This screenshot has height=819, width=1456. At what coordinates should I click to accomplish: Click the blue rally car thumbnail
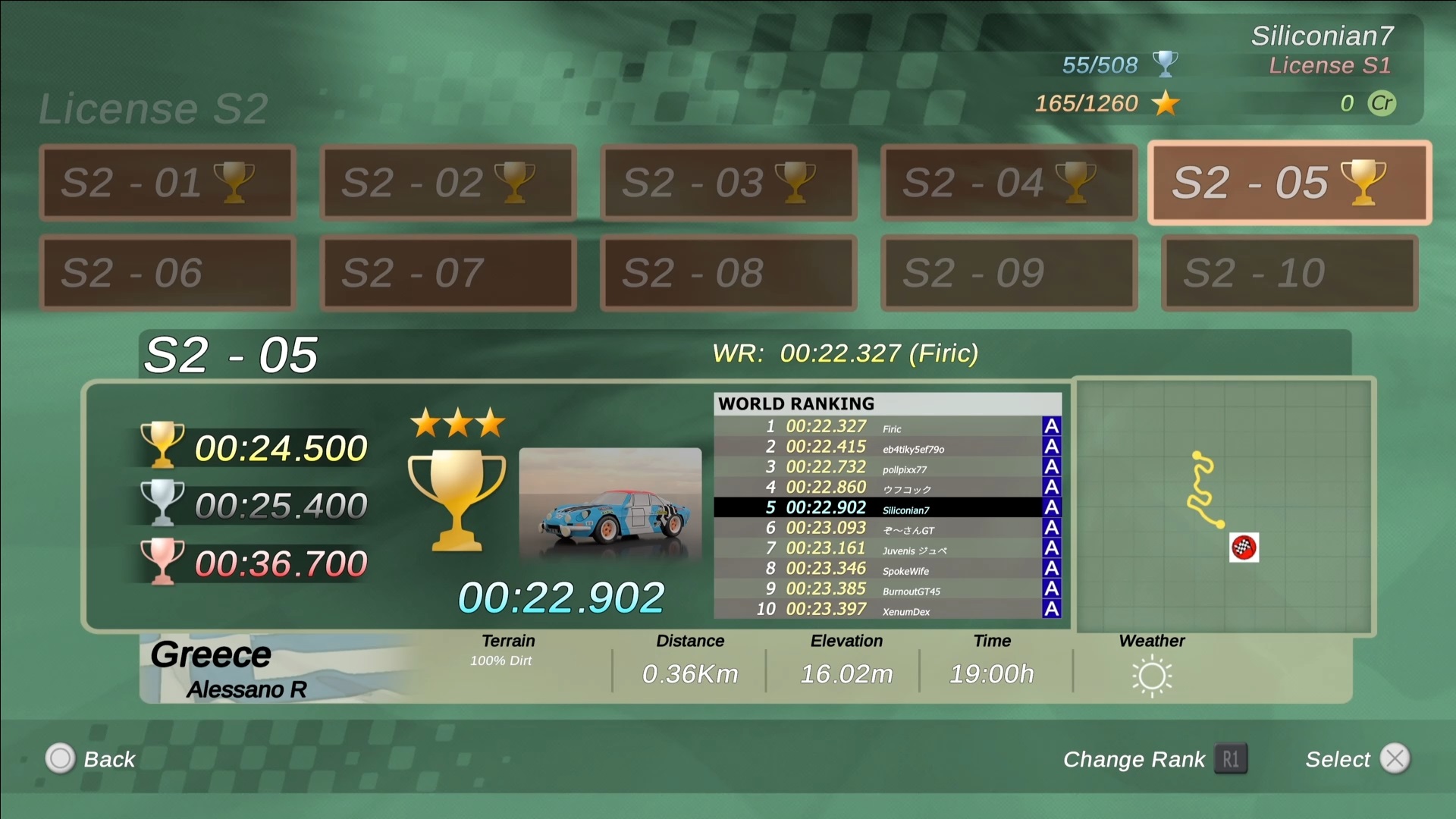tap(610, 504)
